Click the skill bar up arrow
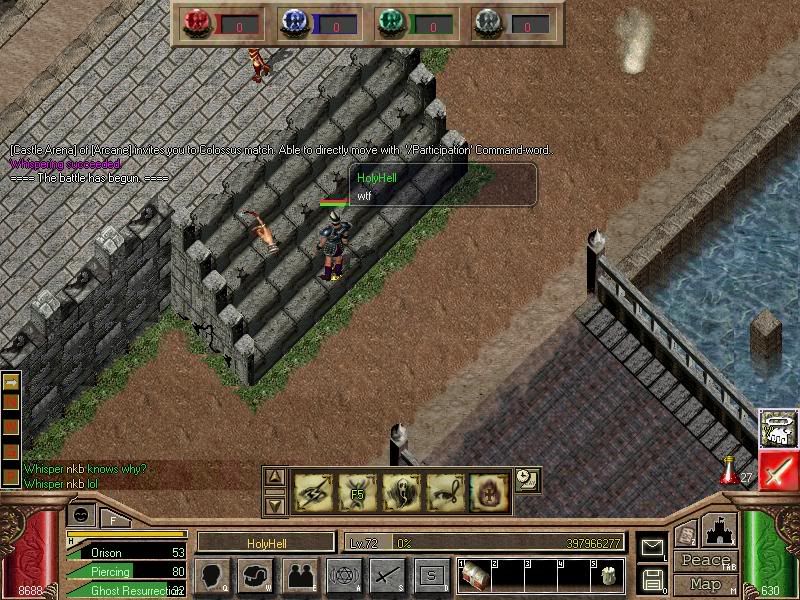Viewport: 800px width, 600px height. click(276, 477)
